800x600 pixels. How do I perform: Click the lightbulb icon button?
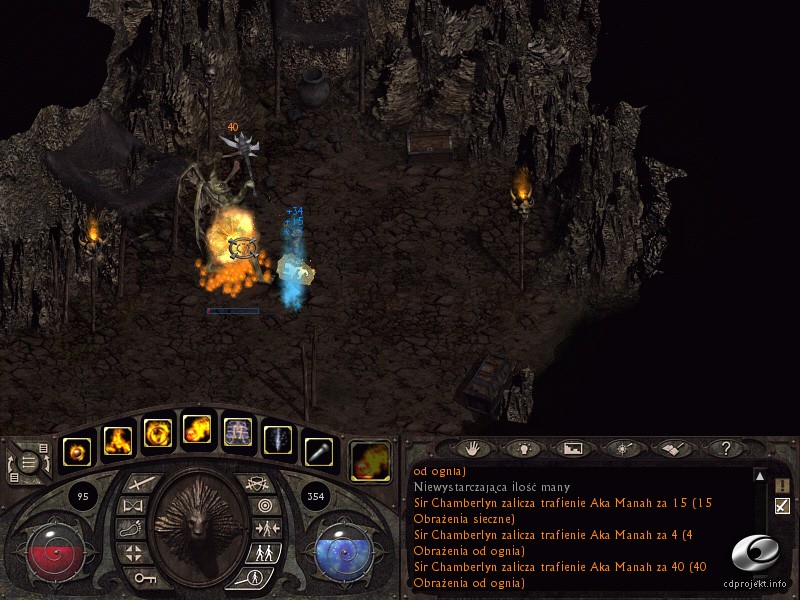pyautogui.click(x=523, y=449)
